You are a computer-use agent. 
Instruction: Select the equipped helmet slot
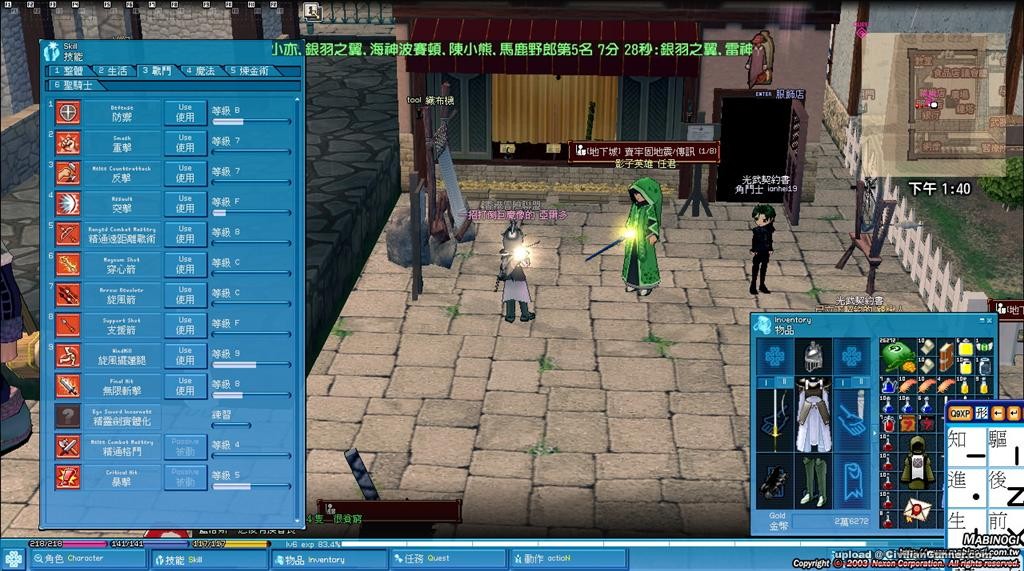click(x=812, y=356)
